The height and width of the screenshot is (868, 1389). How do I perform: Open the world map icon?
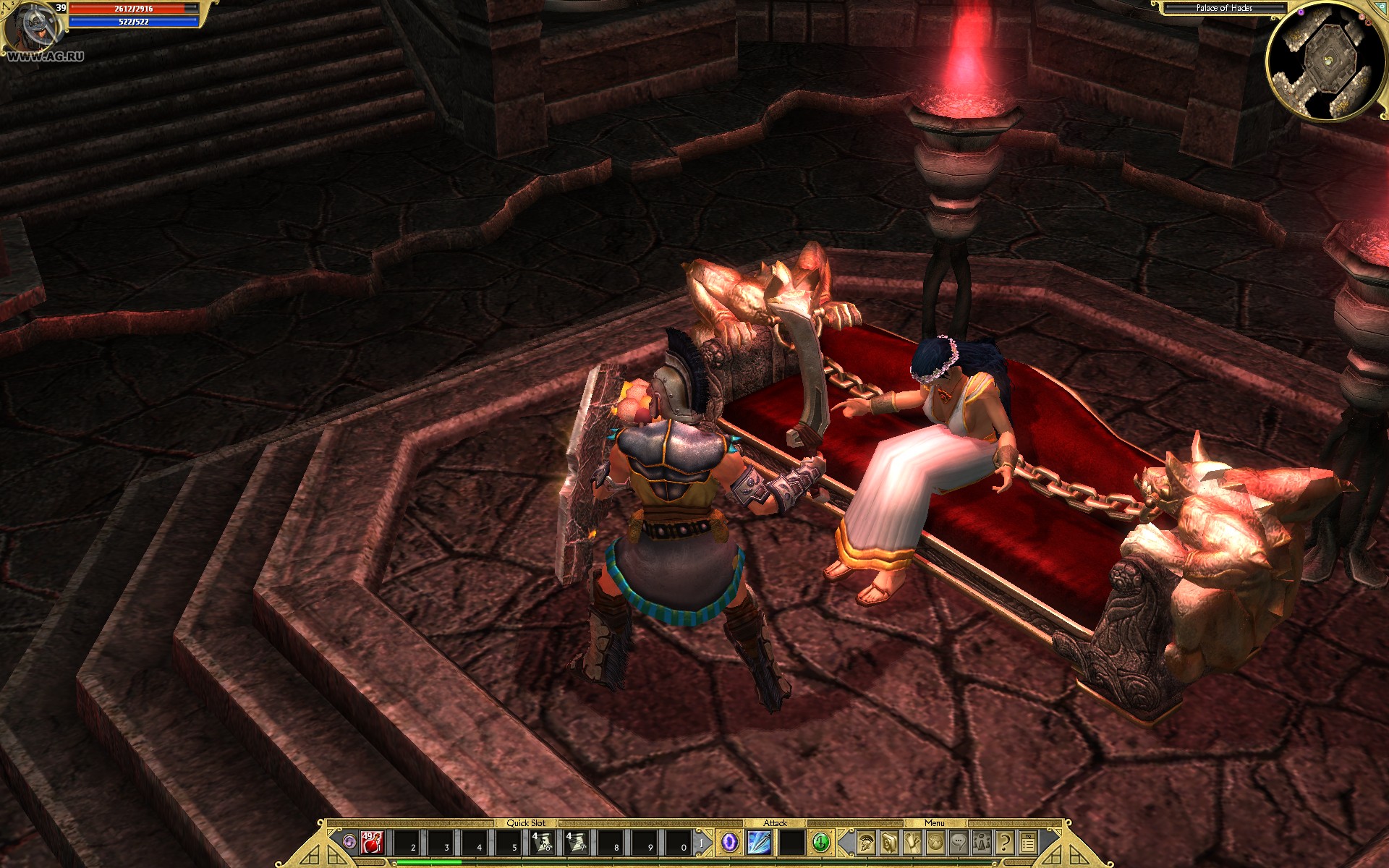(x=935, y=843)
